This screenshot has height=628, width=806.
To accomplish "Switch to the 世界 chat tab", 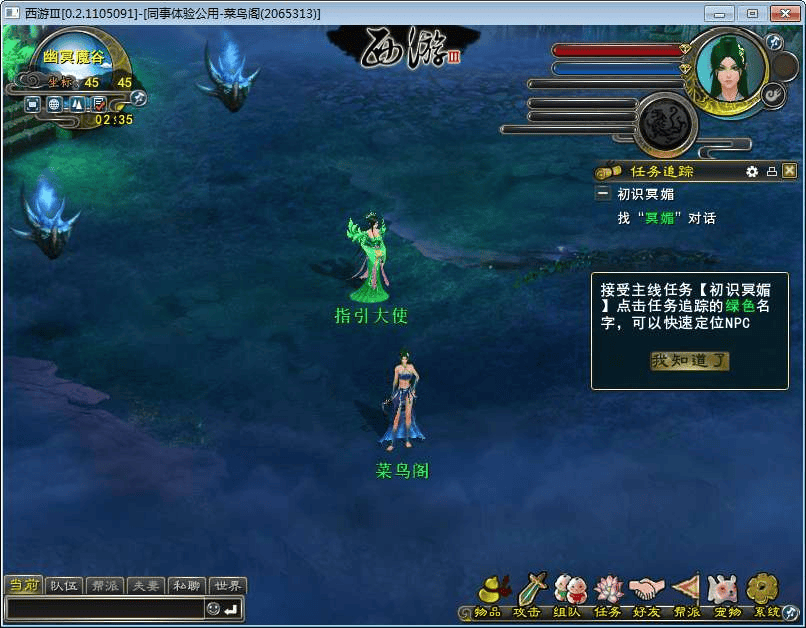I will point(229,586).
